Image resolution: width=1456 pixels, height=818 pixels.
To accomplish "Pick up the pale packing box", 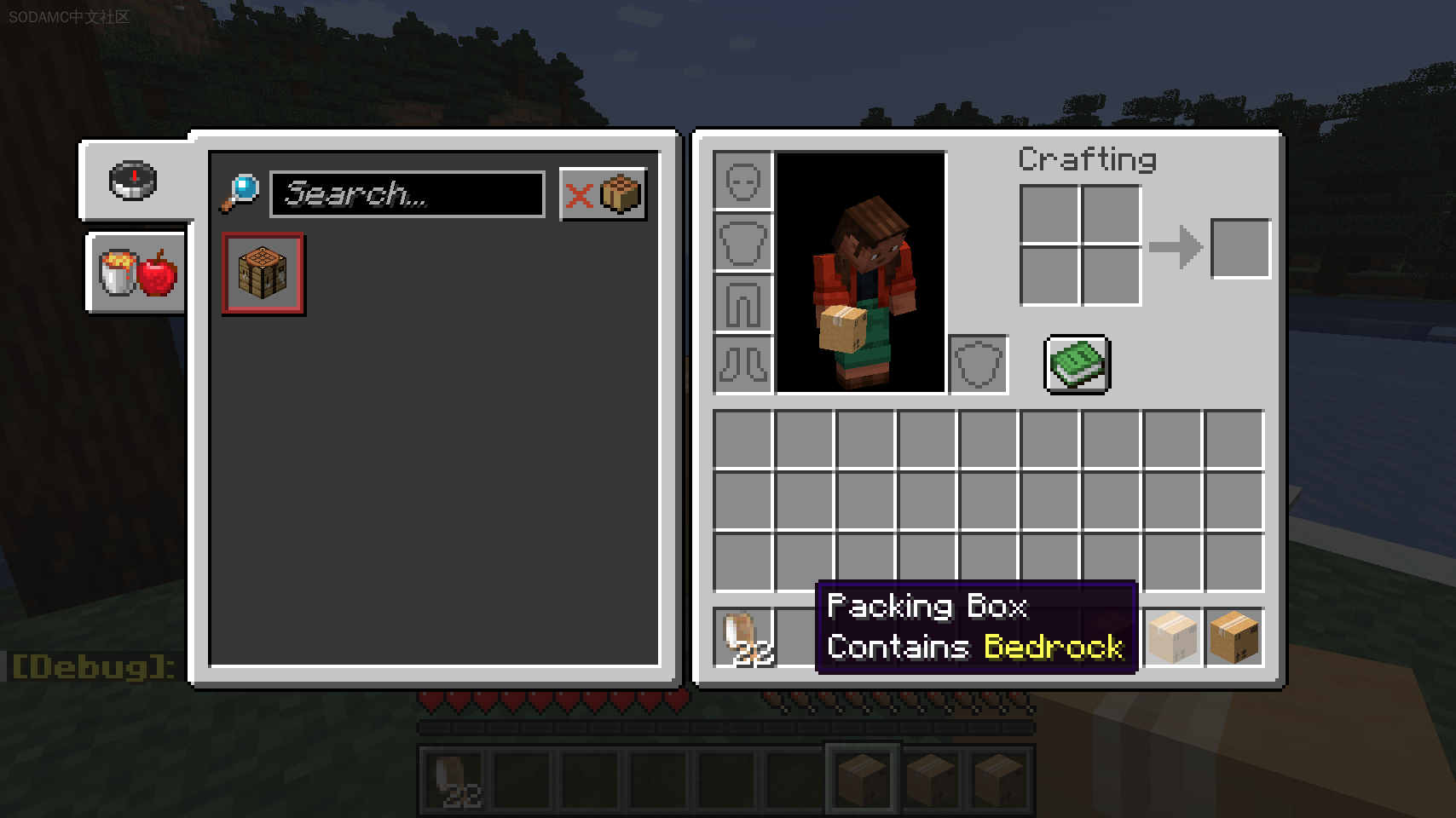I will [1173, 637].
